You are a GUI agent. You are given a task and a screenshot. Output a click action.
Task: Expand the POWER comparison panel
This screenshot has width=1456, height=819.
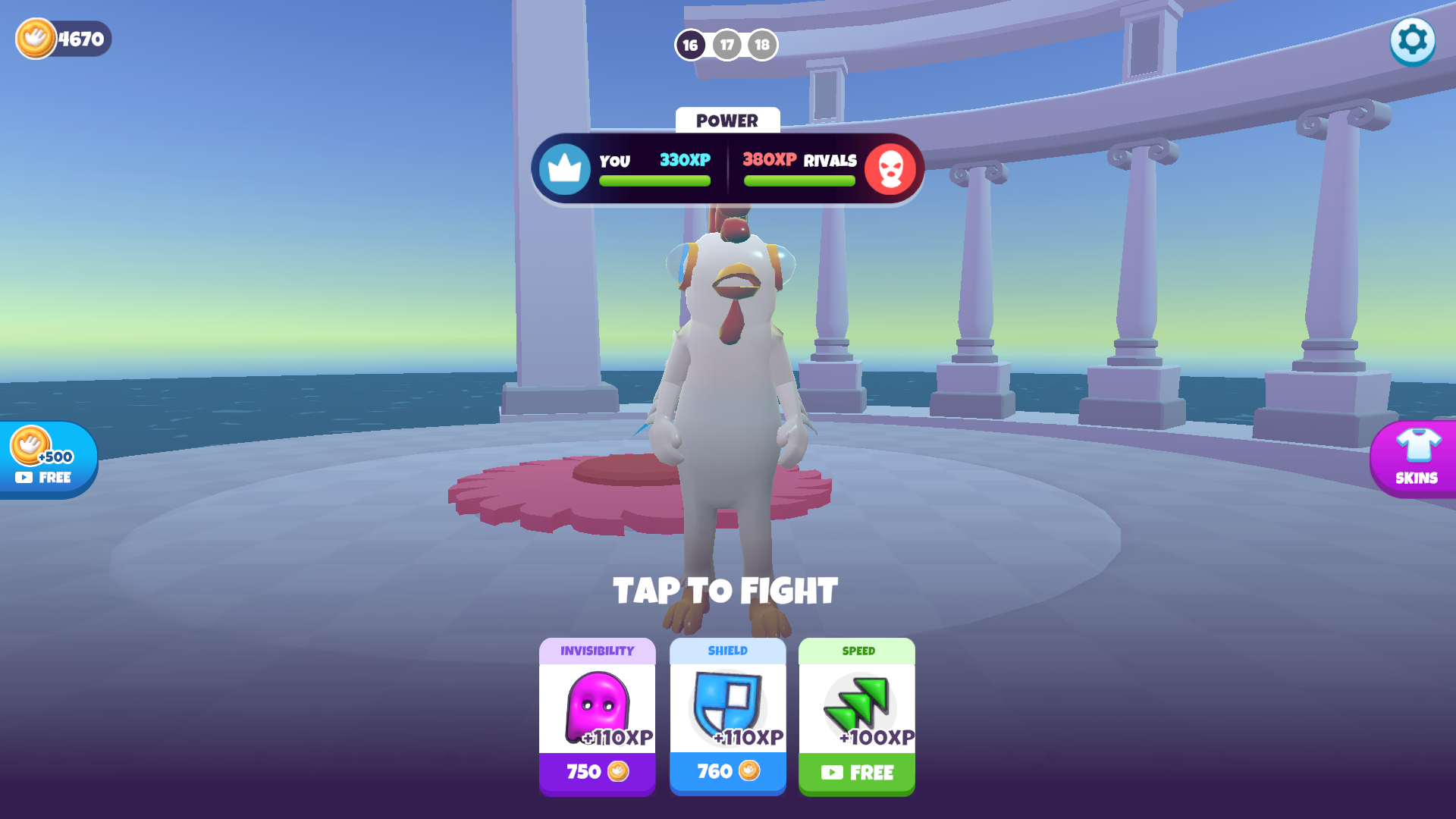coord(727,168)
